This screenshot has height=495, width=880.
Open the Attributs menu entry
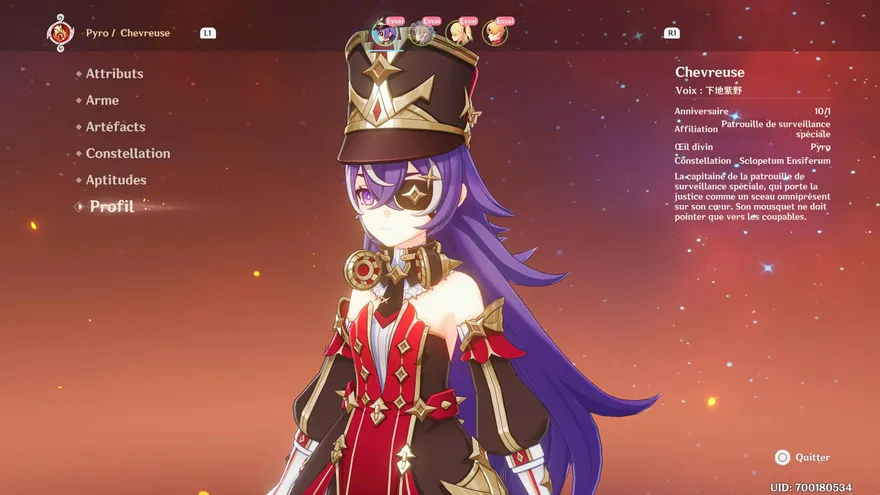coord(114,73)
